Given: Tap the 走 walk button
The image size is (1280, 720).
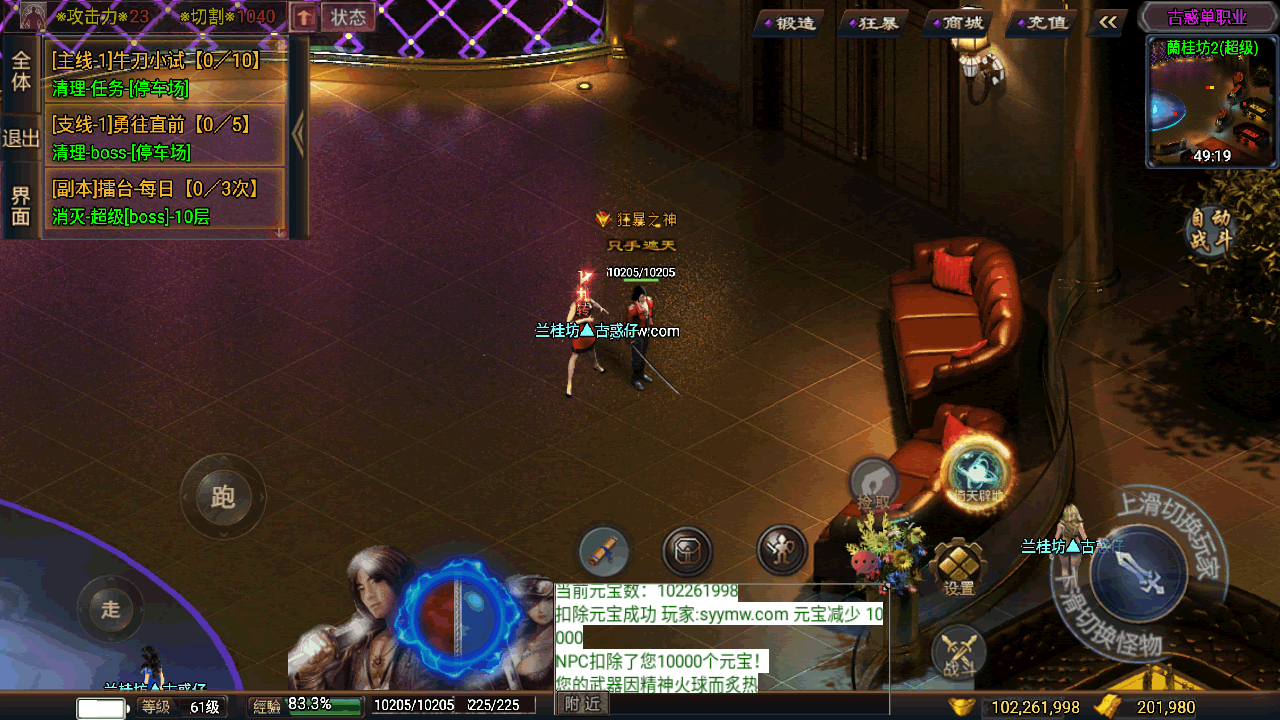Looking at the screenshot, I should (x=111, y=608).
